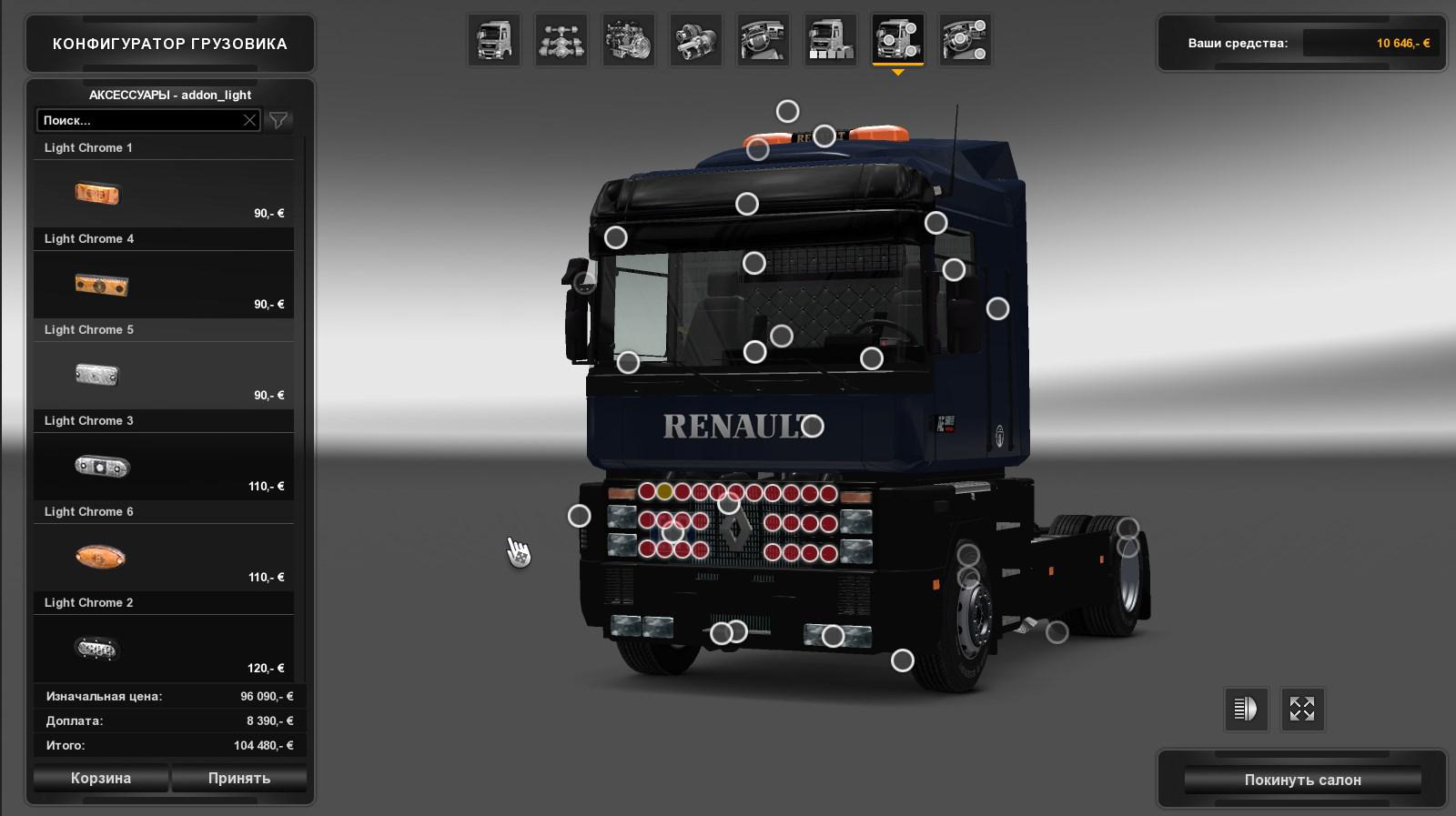Clear the search box with the X
This screenshot has width=1456, height=816.
tap(249, 120)
